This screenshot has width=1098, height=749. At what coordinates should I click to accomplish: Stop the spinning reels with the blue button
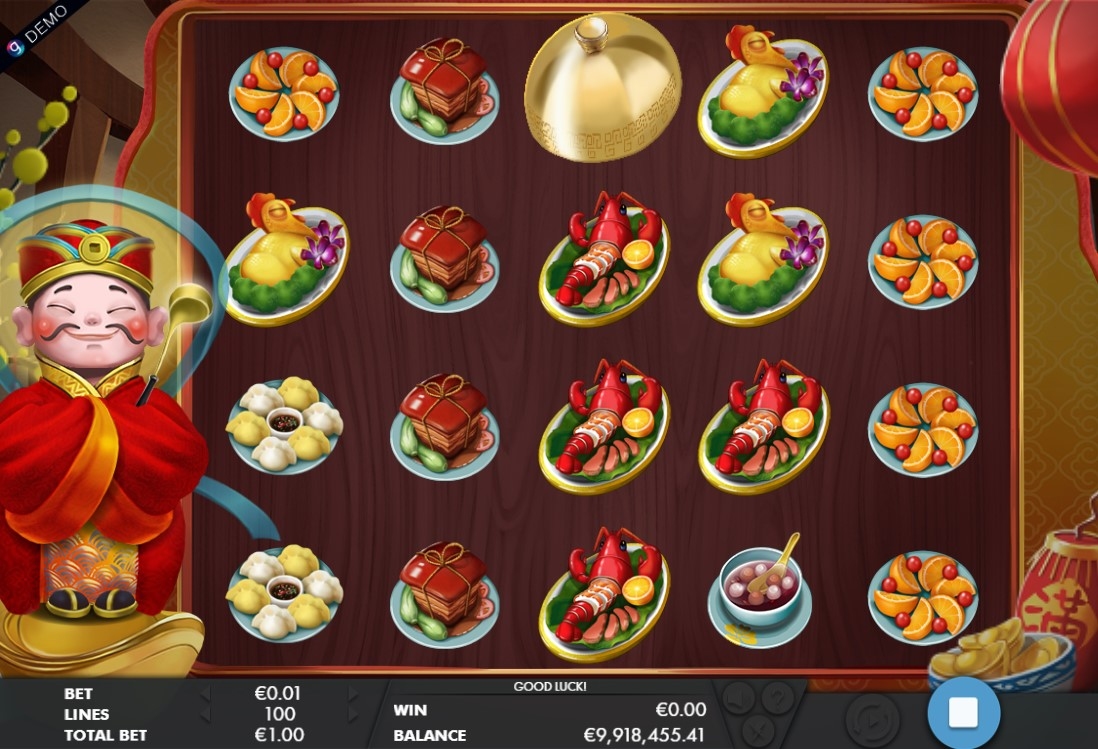(963, 712)
